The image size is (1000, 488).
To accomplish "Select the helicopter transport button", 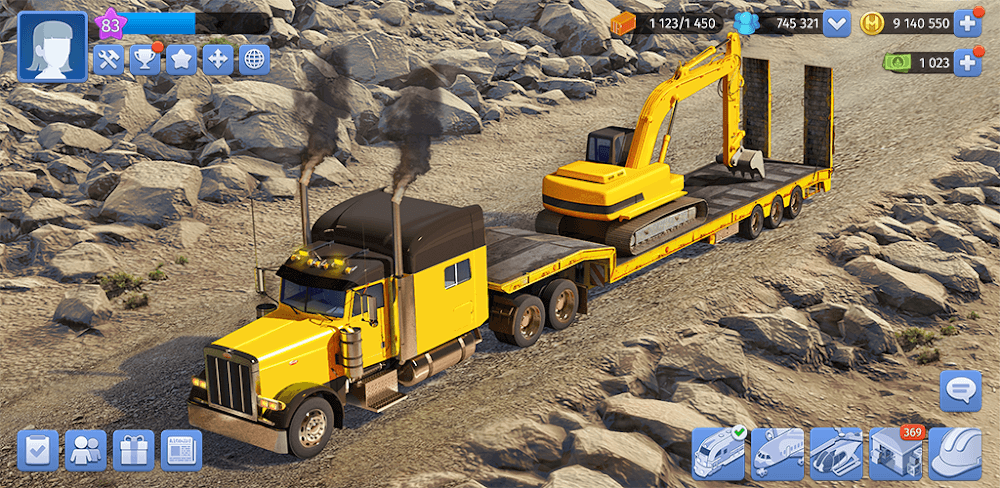I will (836, 453).
